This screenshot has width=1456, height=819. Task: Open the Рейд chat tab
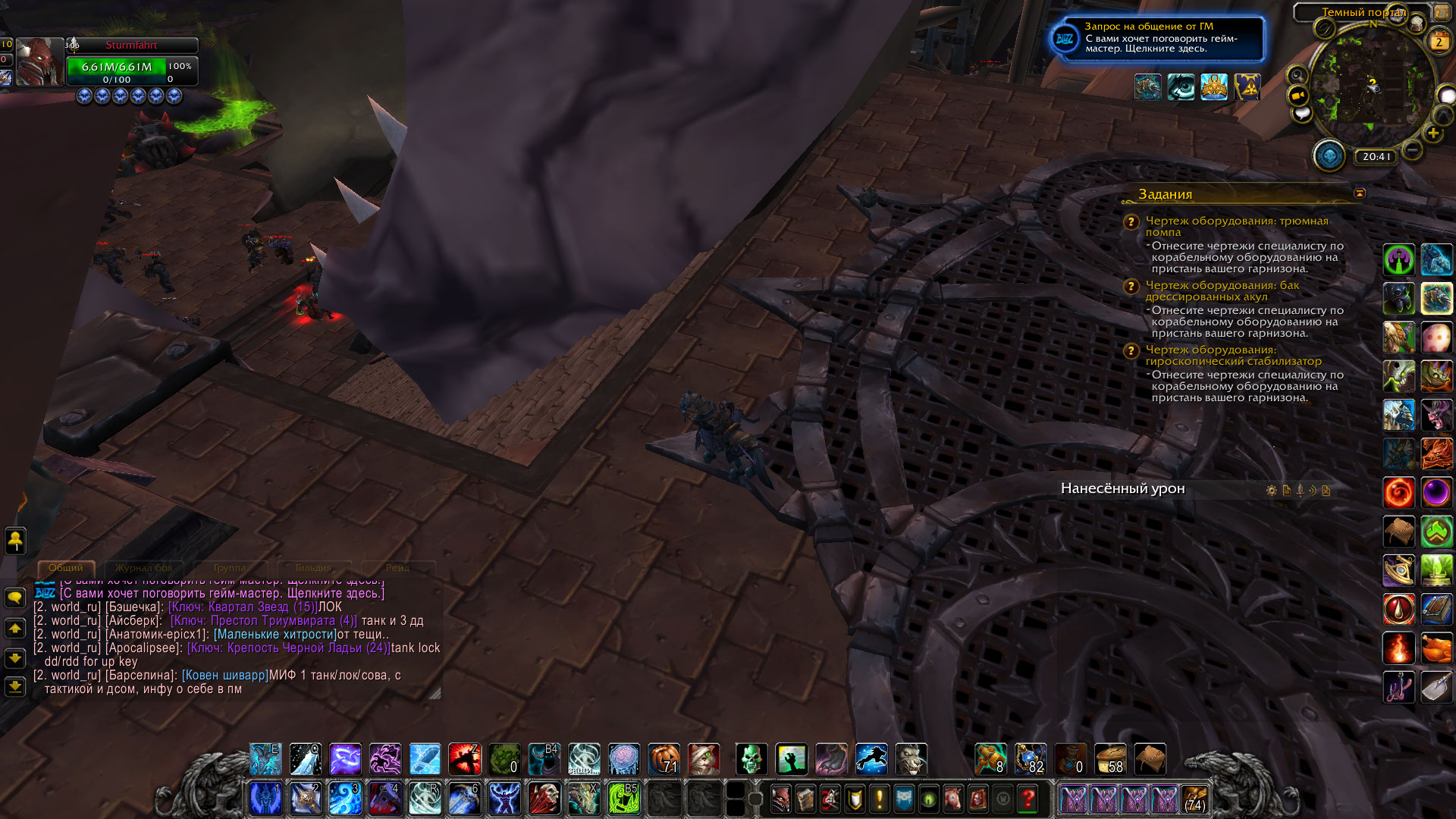click(x=397, y=568)
